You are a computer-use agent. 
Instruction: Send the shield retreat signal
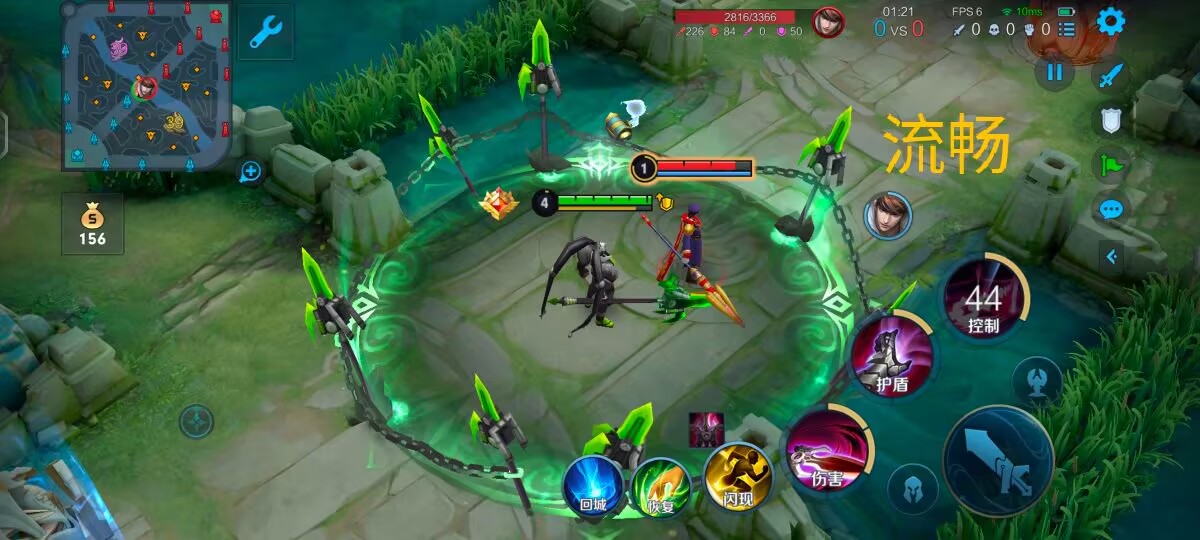coord(1111,120)
